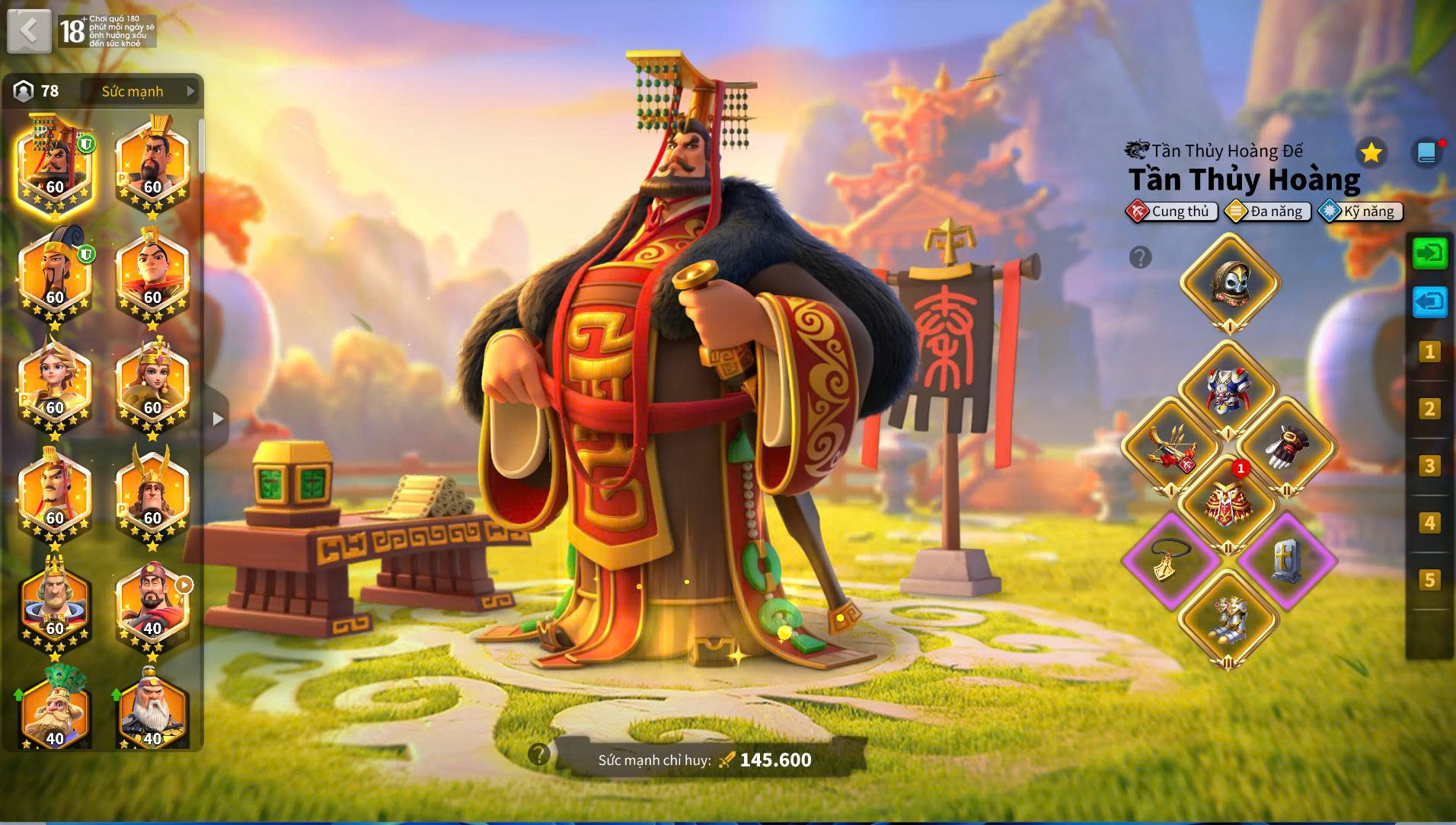Switch to equipment preset 1

click(1429, 352)
